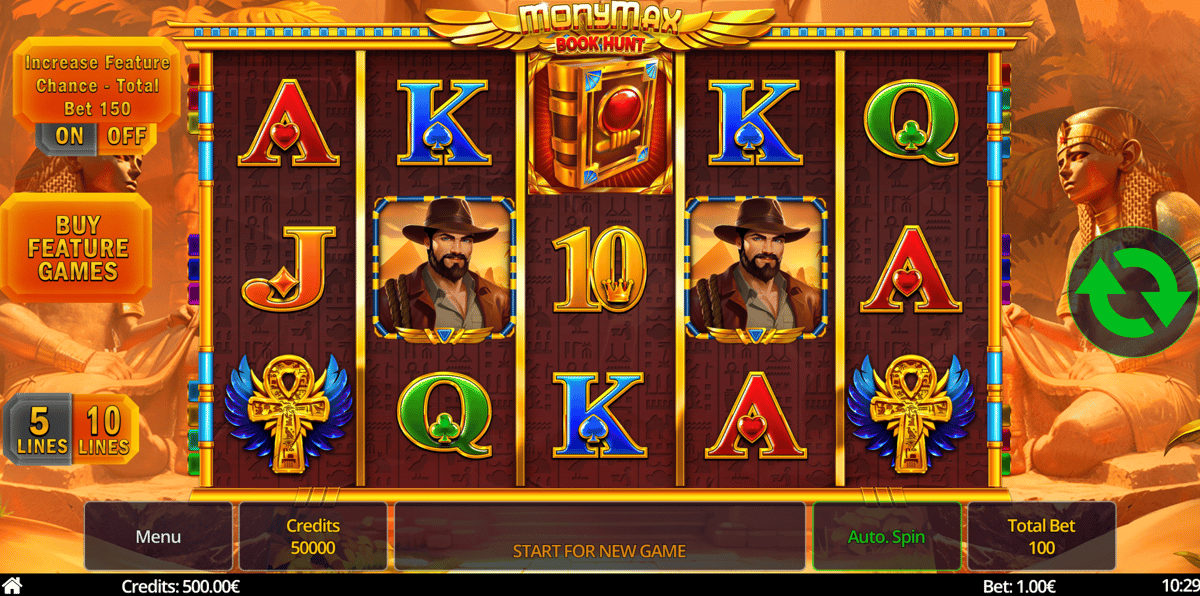The width and height of the screenshot is (1200, 596).
Task: Open the Menu panel
Action: [x=158, y=537]
